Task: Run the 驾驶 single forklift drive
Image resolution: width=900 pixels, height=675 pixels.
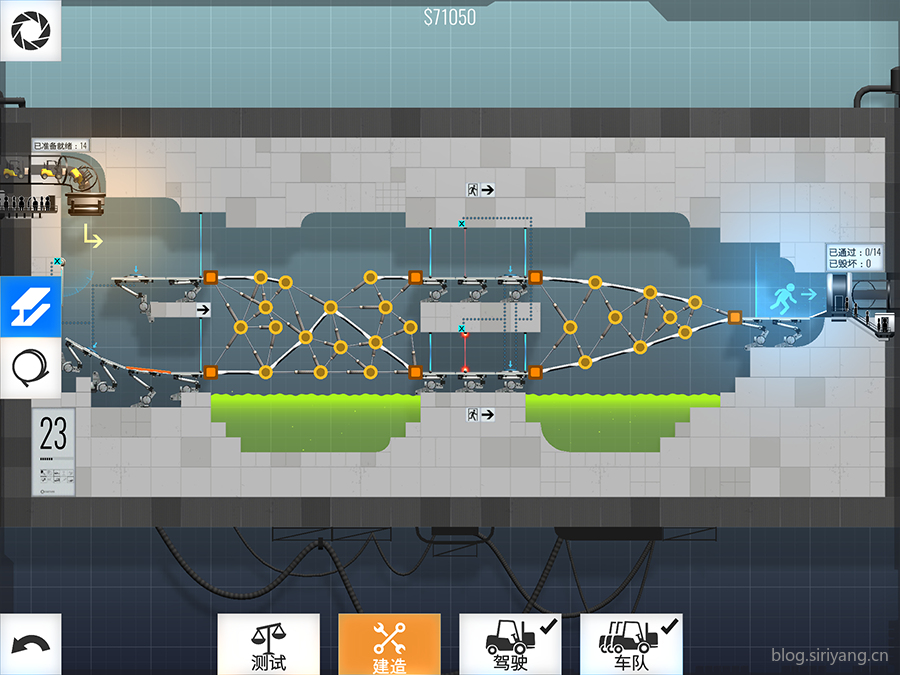Action: click(510, 645)
